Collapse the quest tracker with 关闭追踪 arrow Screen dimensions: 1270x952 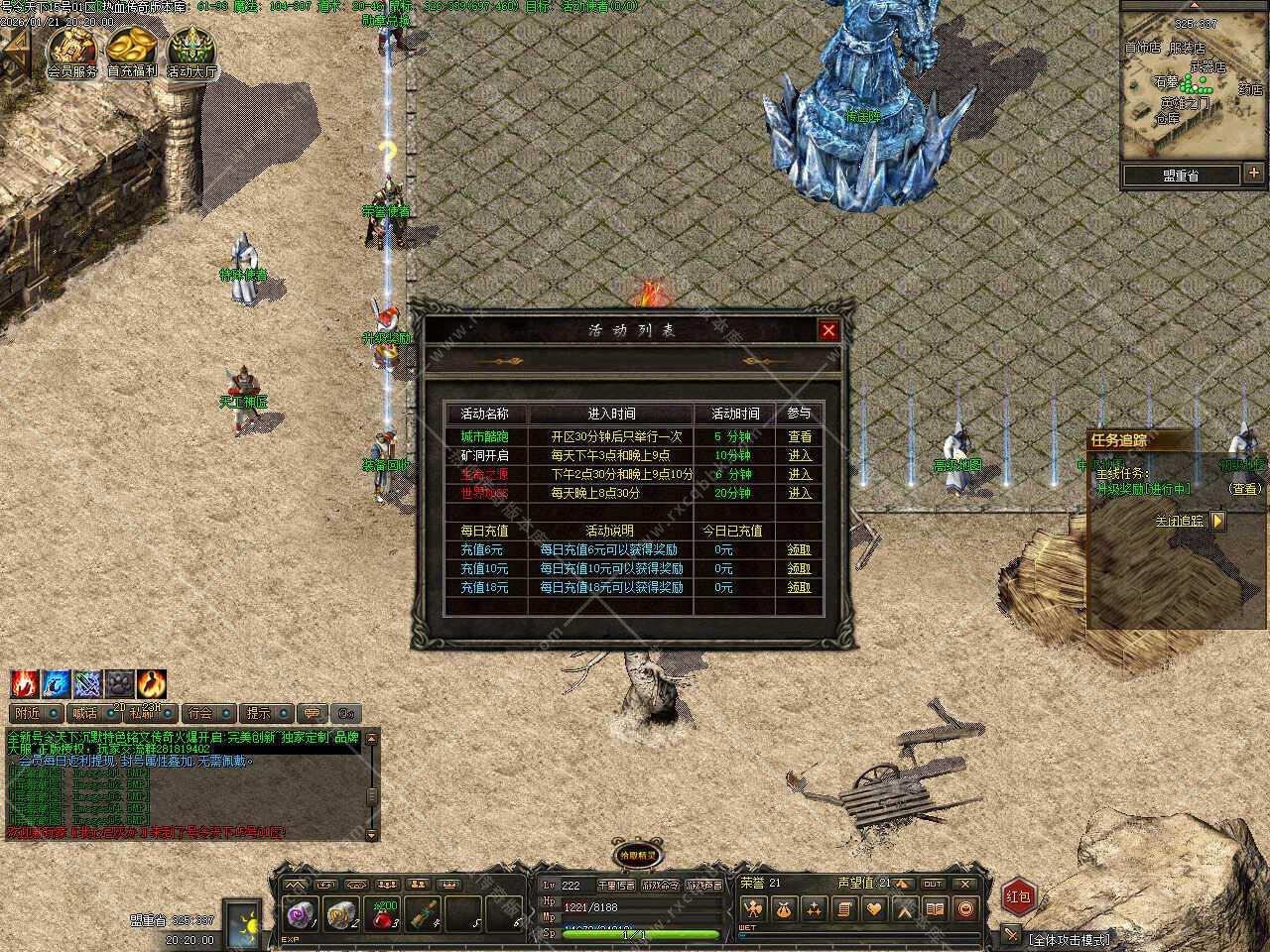tap(1218, 520)
